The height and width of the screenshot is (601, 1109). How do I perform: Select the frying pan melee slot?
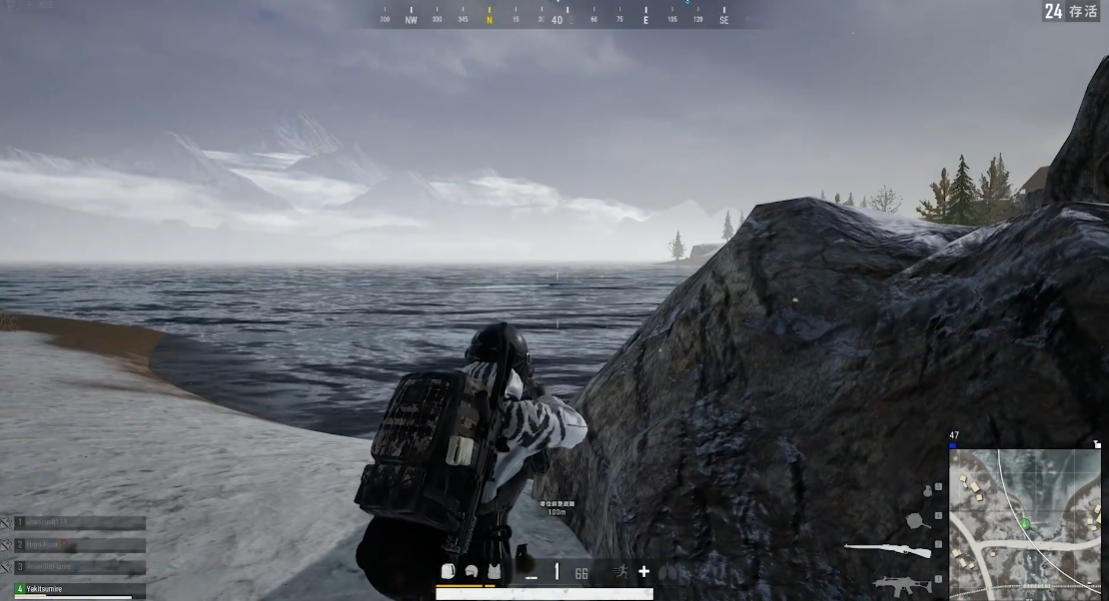917,520
